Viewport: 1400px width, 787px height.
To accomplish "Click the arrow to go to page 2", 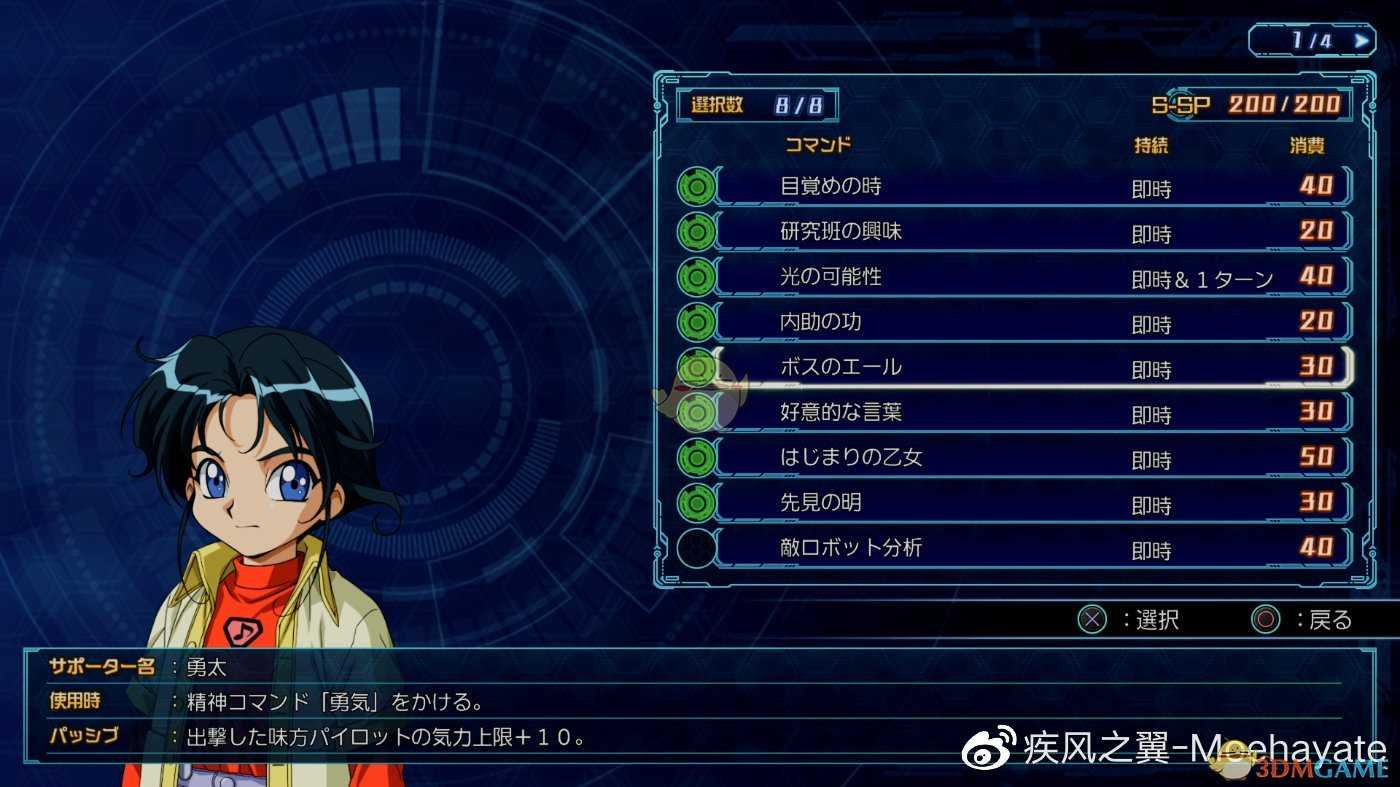I will [x=1360, y=40].
